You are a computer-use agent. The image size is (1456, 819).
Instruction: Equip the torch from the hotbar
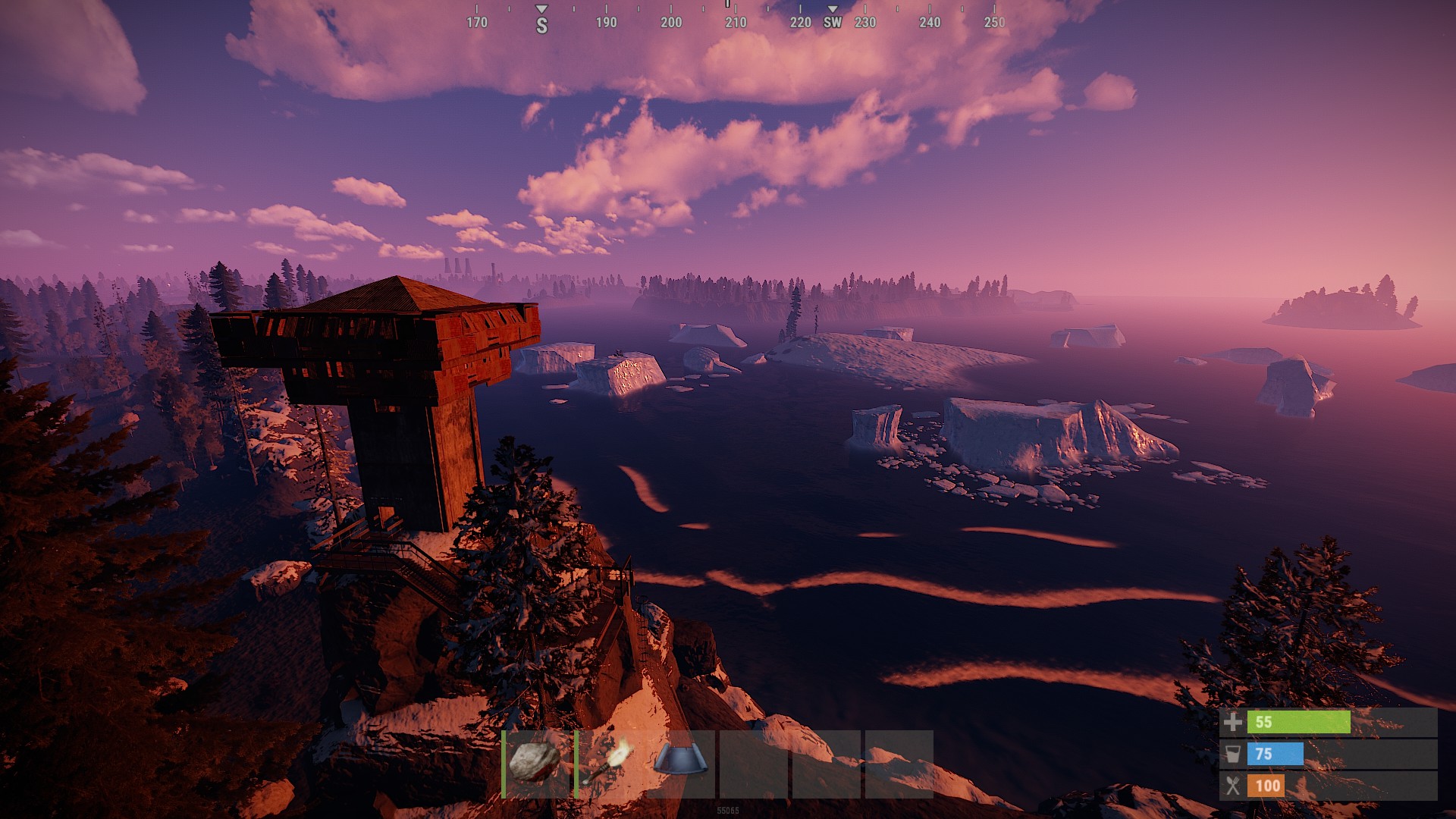608,763
